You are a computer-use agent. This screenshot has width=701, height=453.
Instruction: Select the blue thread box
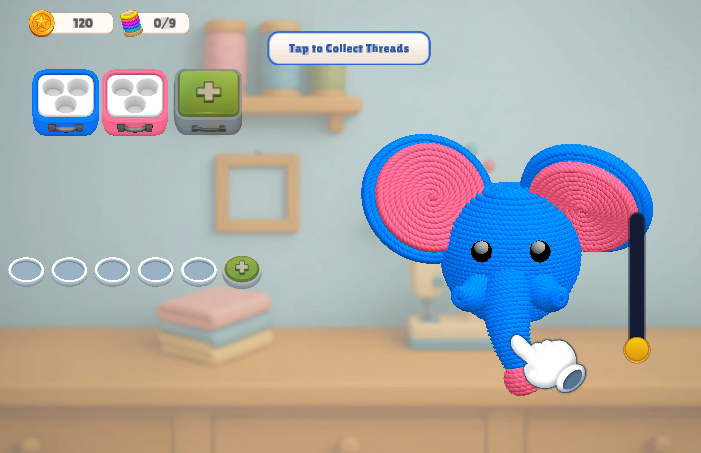(66, 101)
